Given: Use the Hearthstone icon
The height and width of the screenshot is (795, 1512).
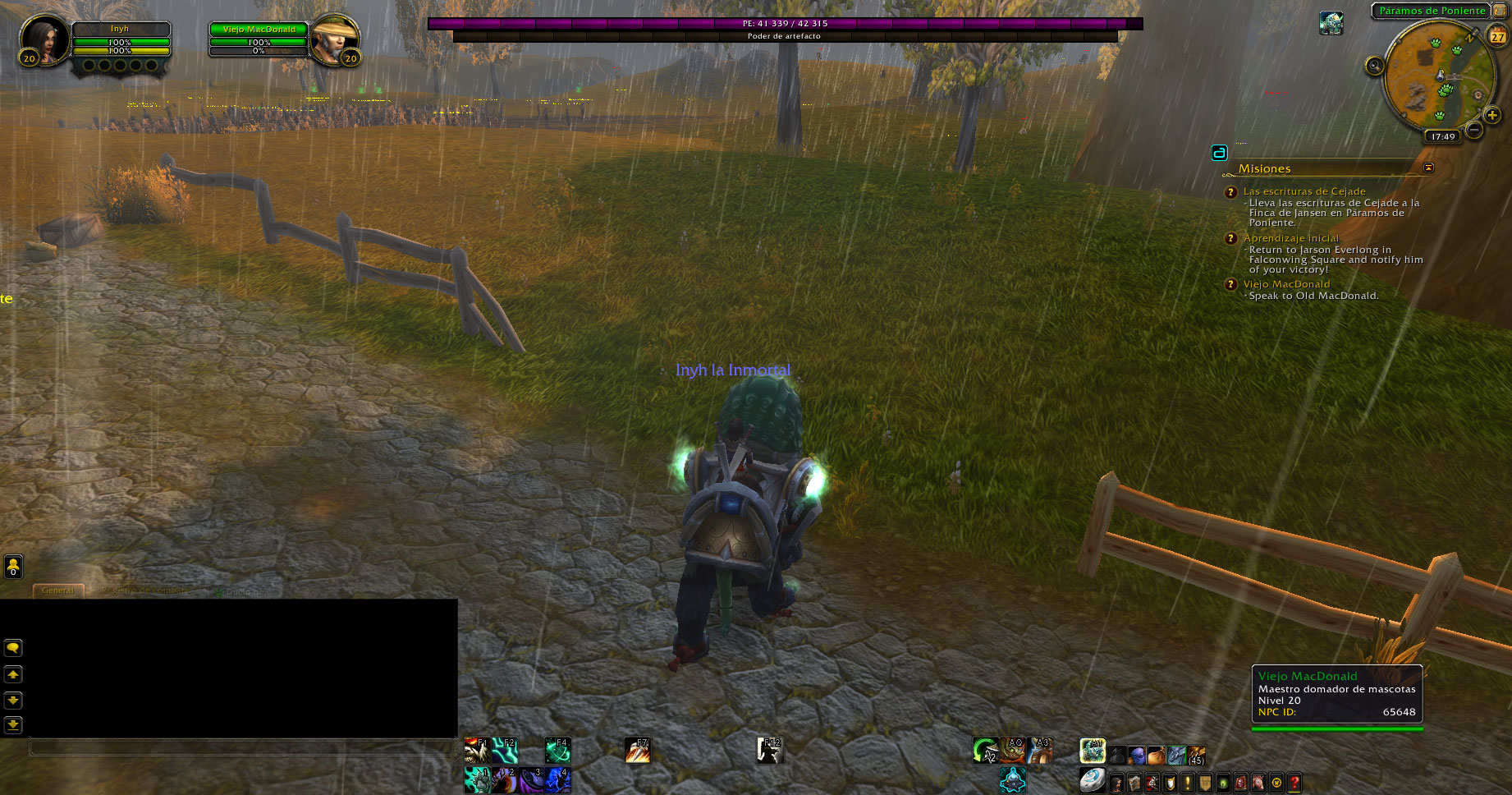Looking at the screenshot, I should point(1091,779).
